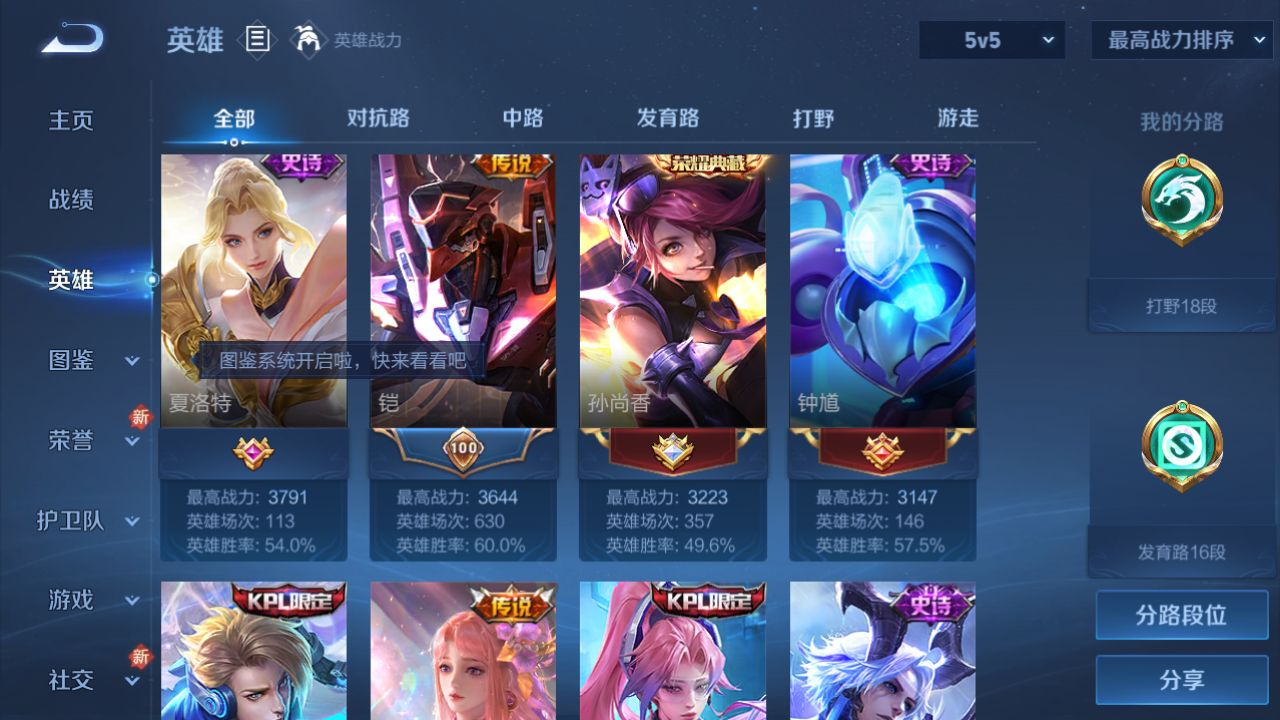View the 钟馗 hero card
The image size is (1280, 720).
(x=883, y=290)
